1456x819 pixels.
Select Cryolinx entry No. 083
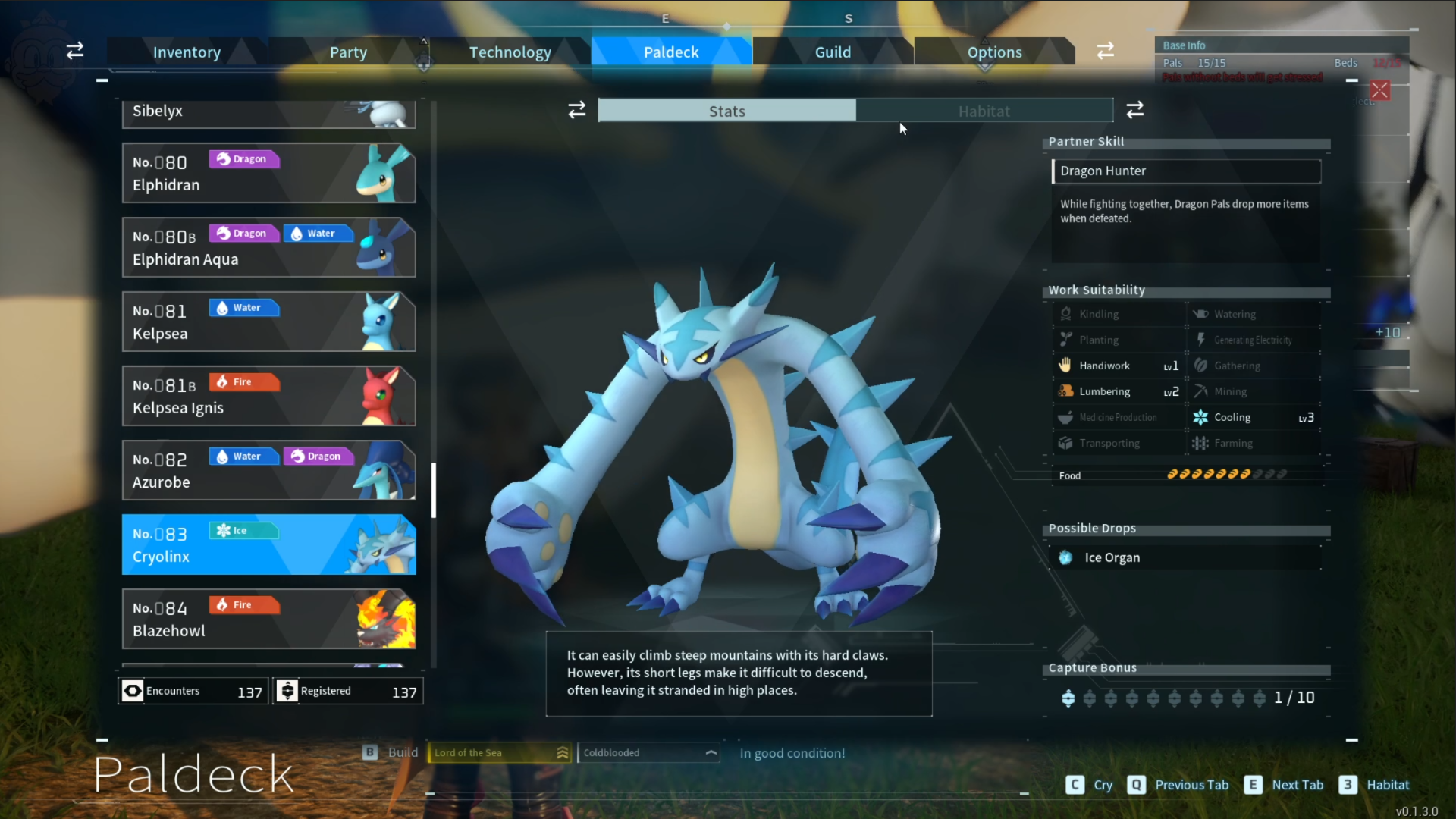(268, 544)
